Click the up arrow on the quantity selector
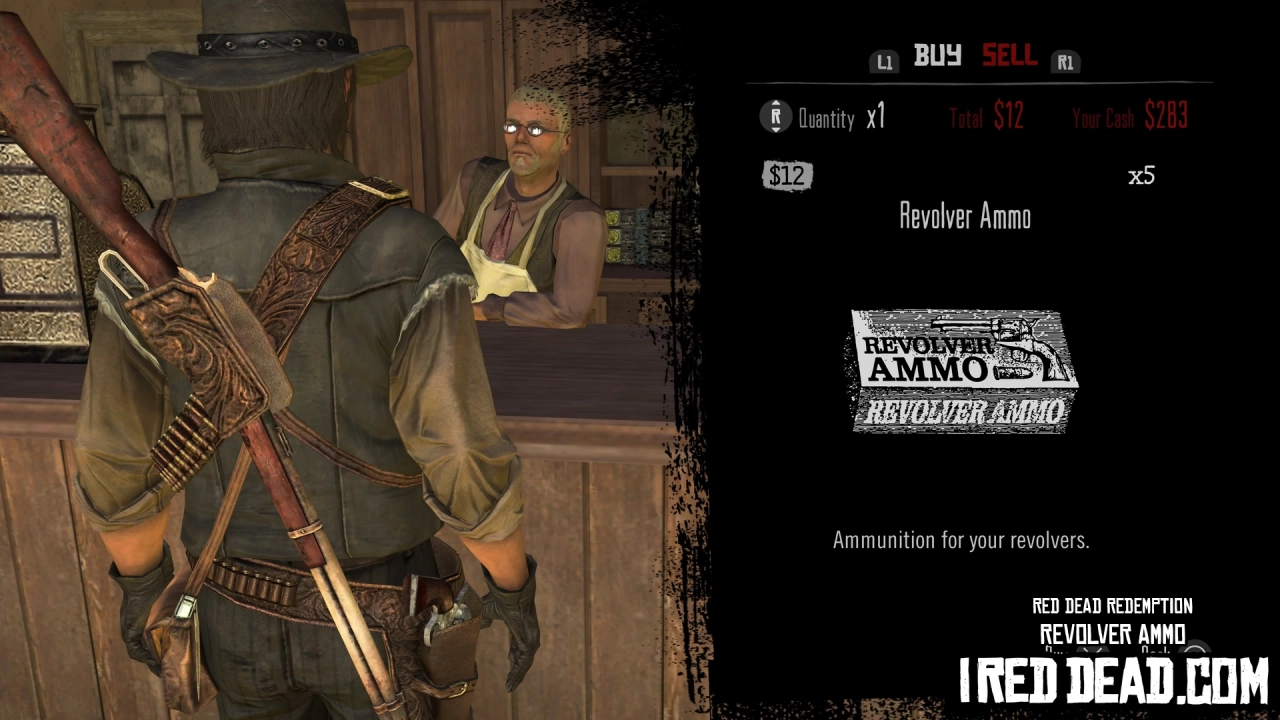Screen dimensions: 1280x720 (x=775, y=102)
